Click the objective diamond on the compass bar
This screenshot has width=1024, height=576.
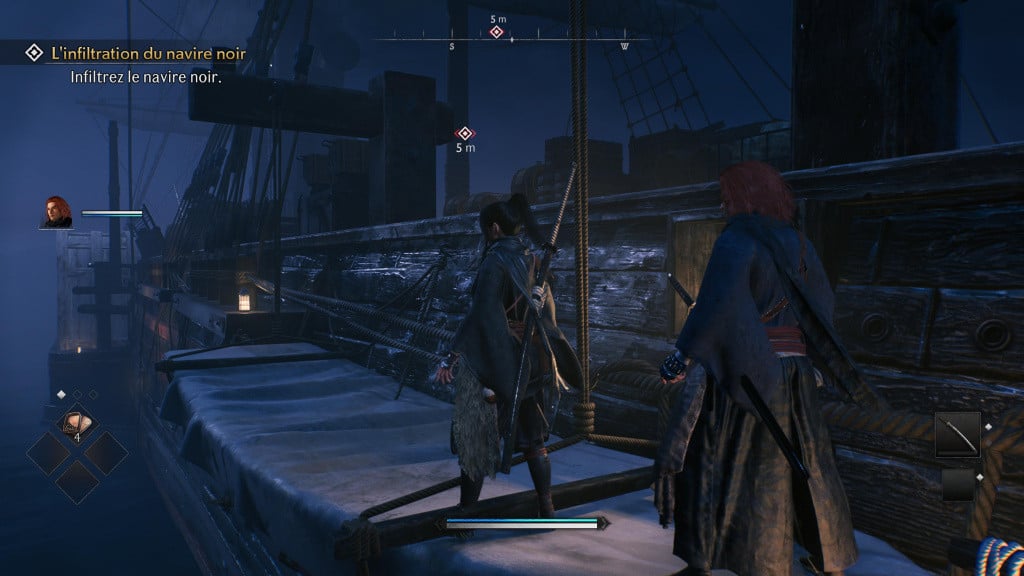coord(496,33)
